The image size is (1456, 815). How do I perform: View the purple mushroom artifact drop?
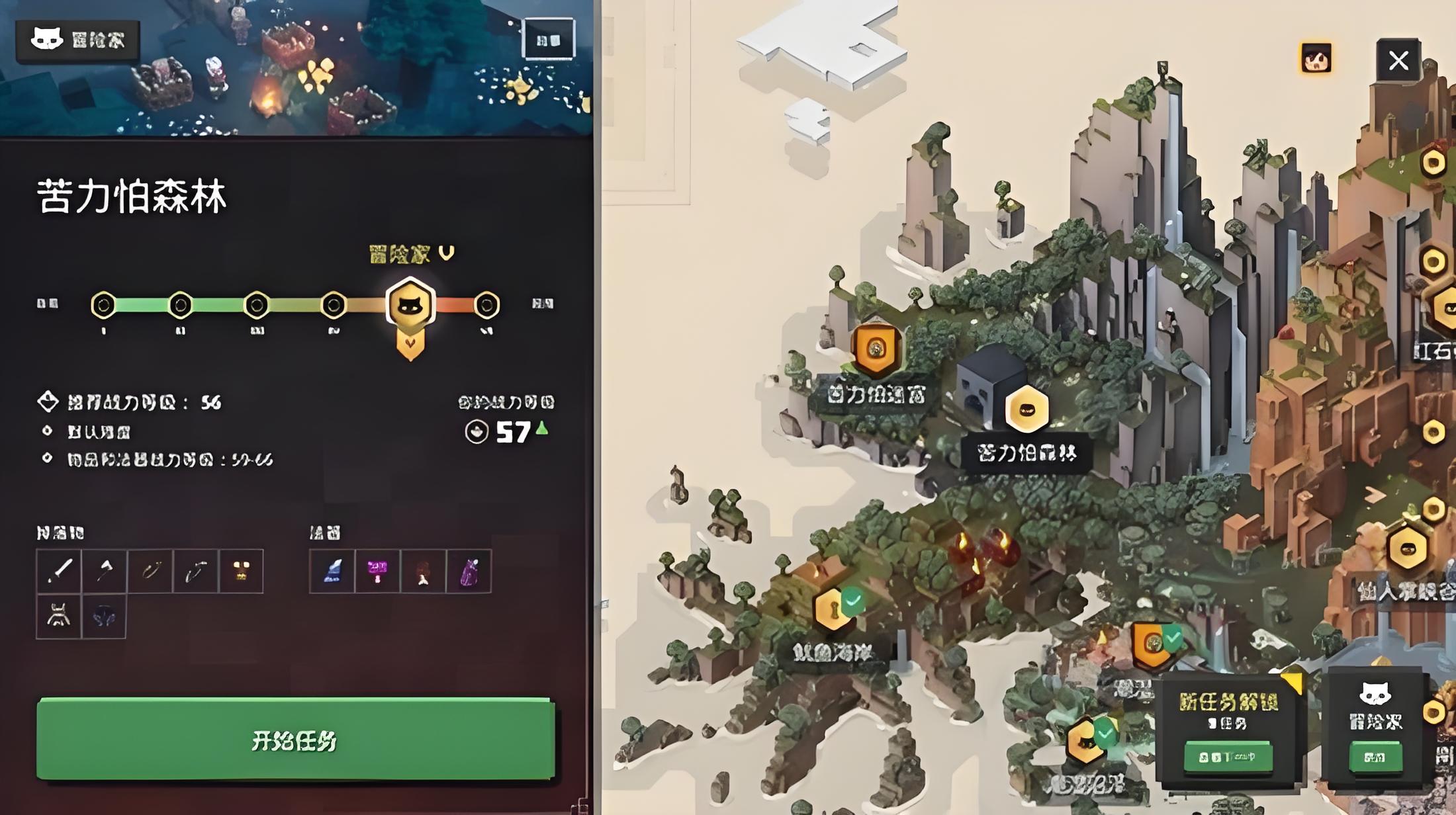(x=377, y=571)
